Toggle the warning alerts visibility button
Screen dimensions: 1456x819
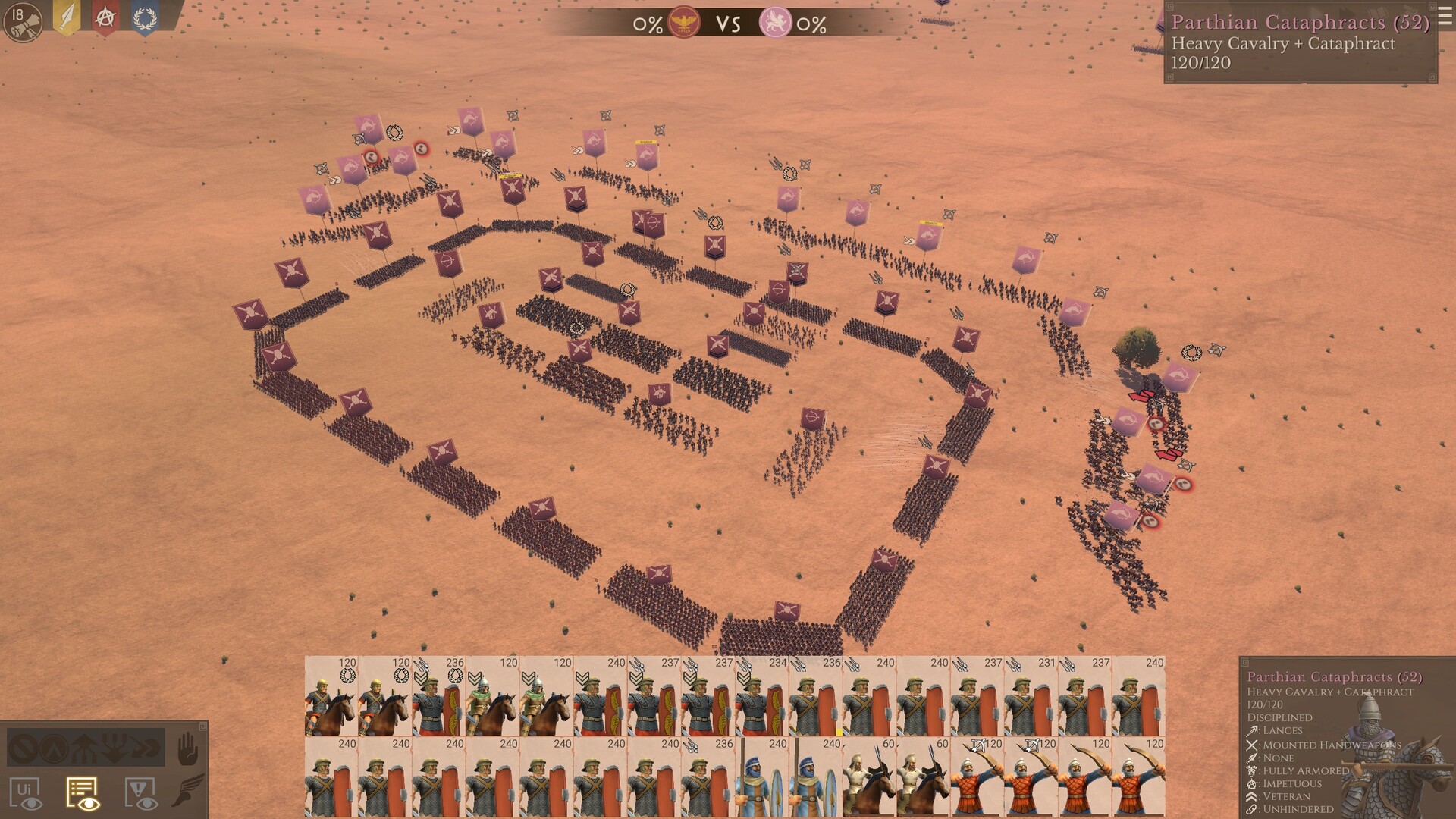(x=140, y=792)
